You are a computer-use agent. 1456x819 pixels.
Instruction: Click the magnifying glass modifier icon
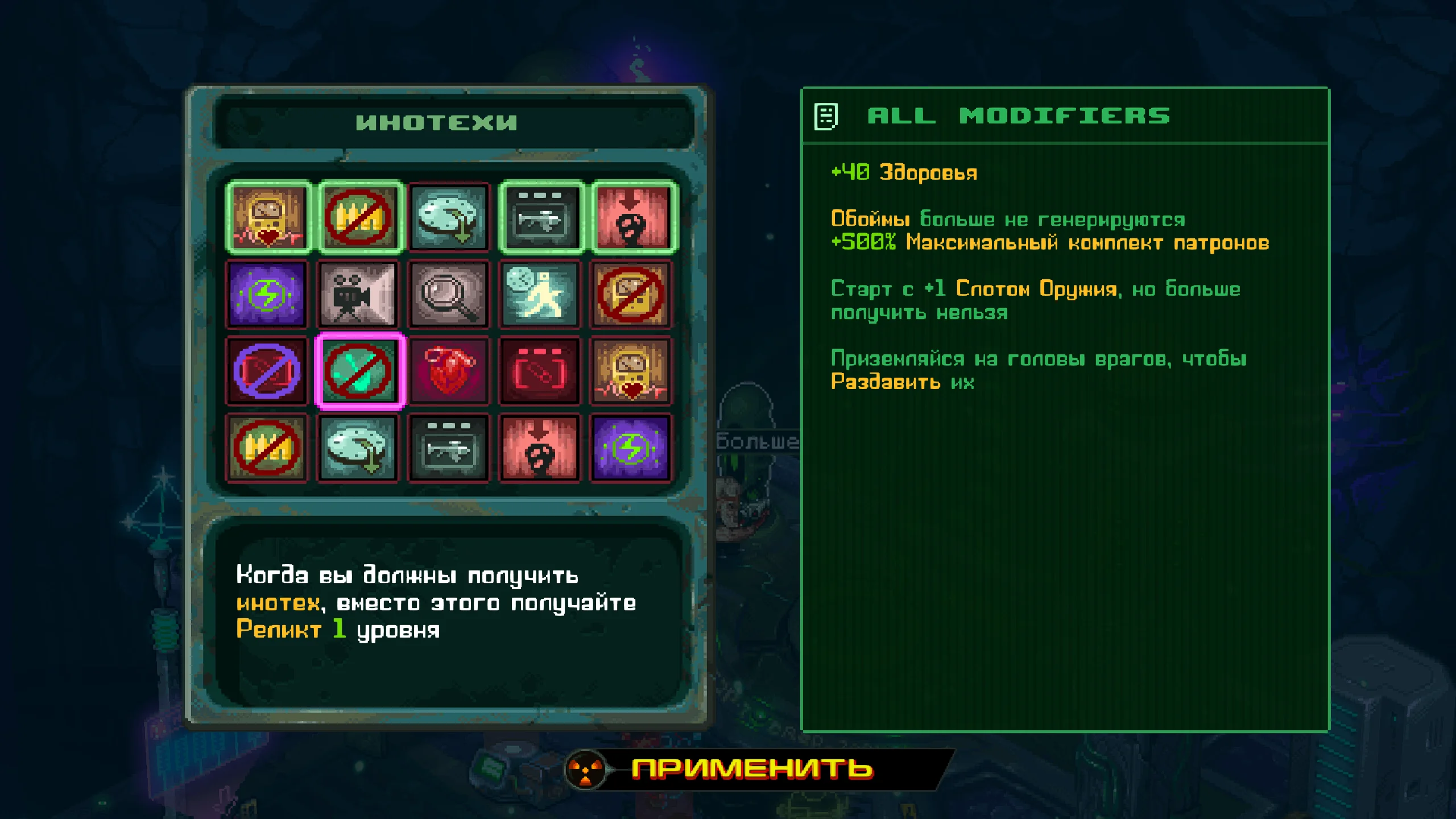[x=449, y=295]
